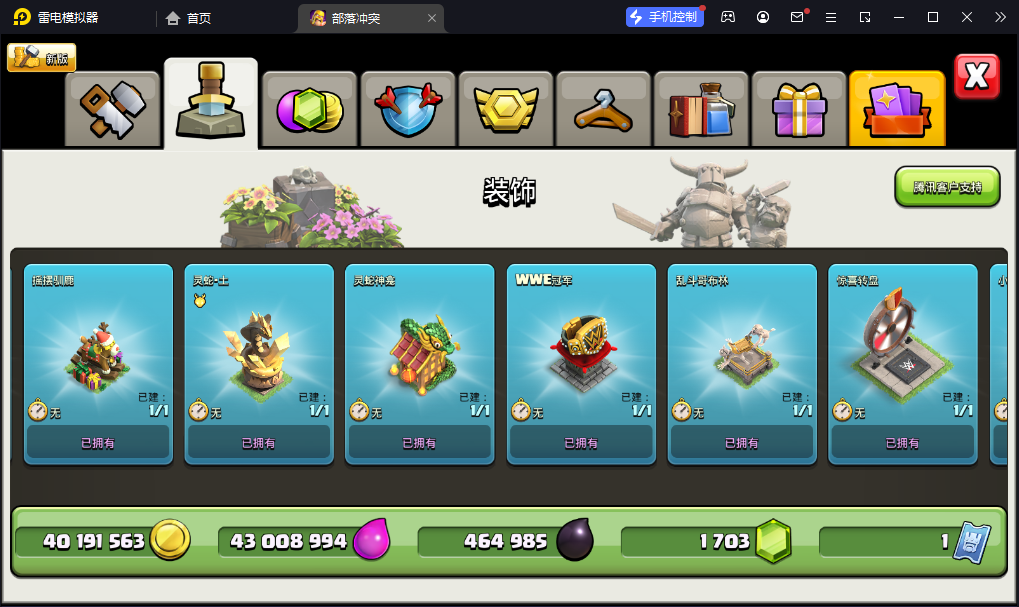The width and height of the screenshot is (1019, 607).
Task: Open the purple gift box tab
Action: 799,109
